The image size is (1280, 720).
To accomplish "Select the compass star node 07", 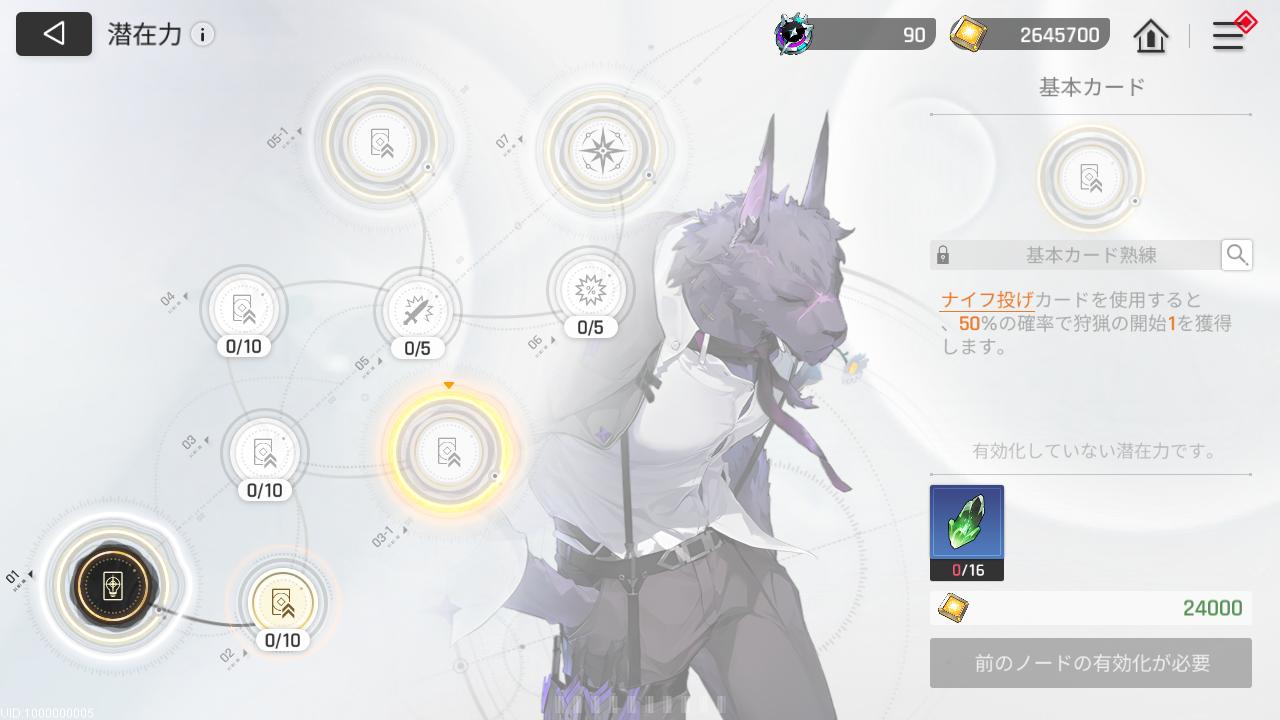I will (x=603, y=152).
